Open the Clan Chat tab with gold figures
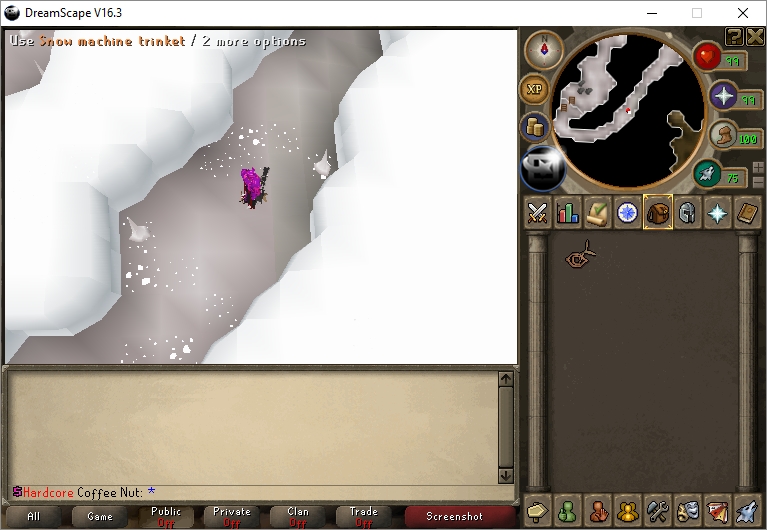This screenshot has height=530, width=767. click(628, 511)
